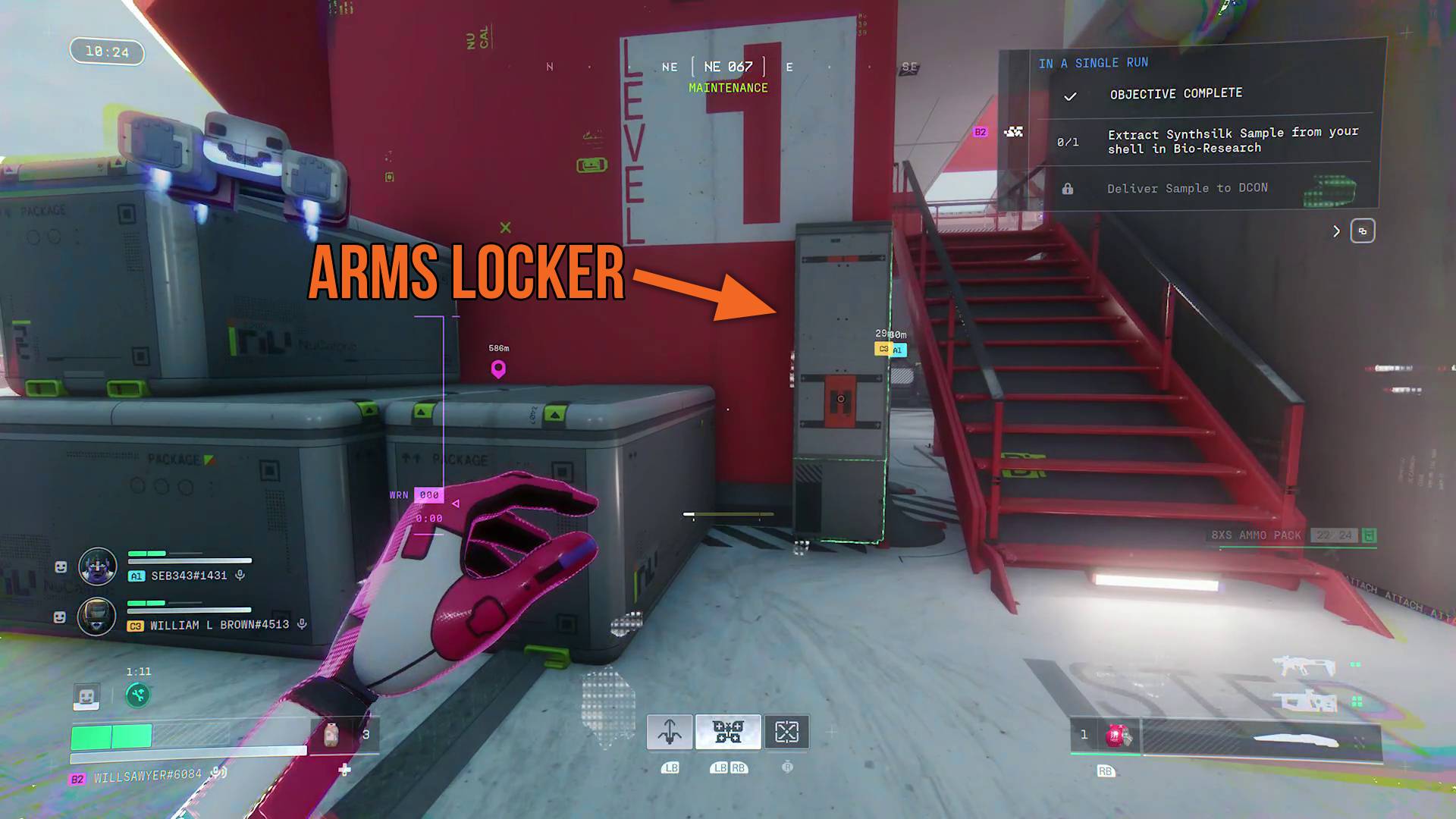Select the IN A SINGLE RUN header tab
This screenshot has height=819, width=1456.
pyautogui.click(x=1094, y=62)
